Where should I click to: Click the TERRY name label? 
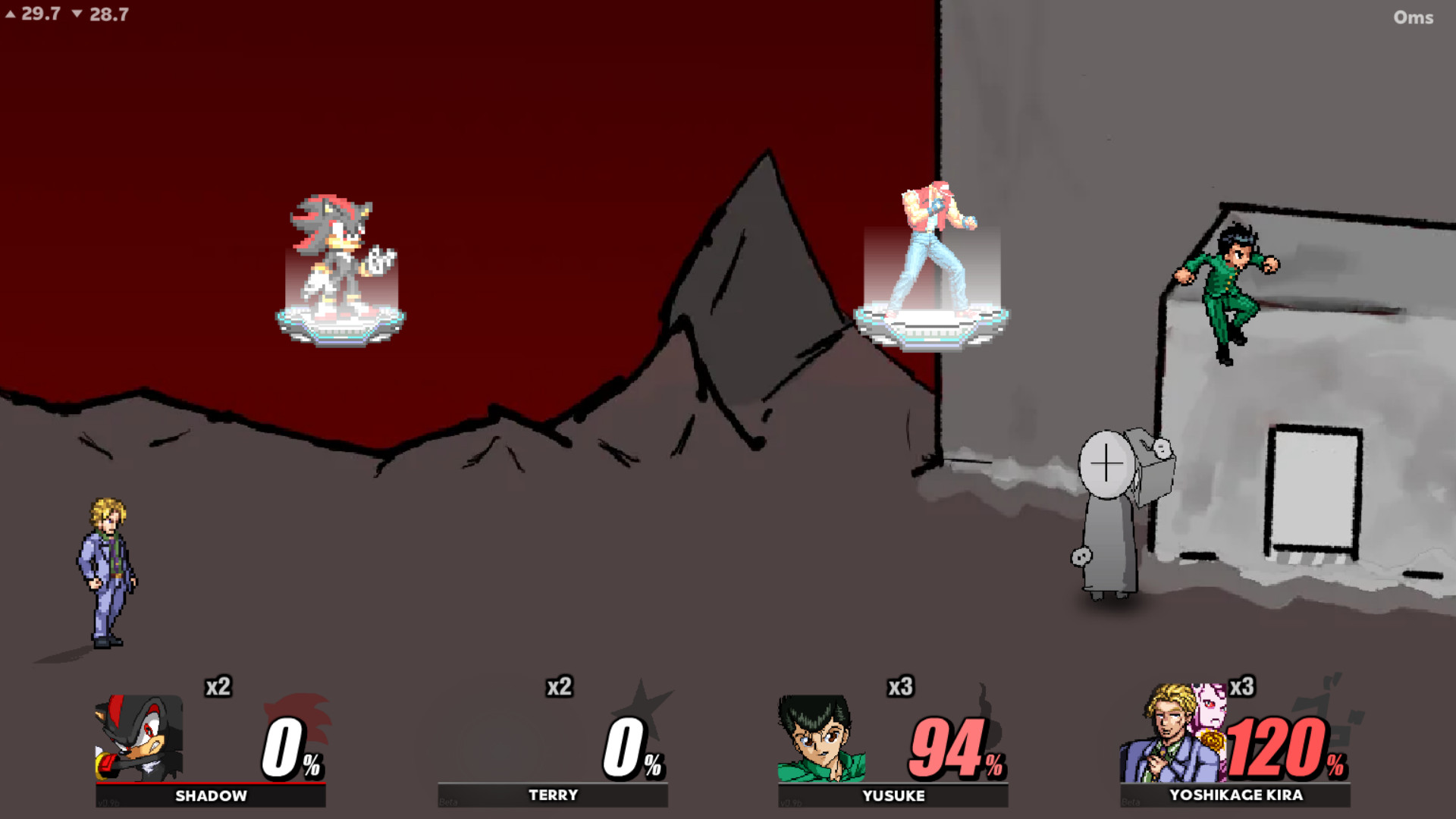(551, 795)
